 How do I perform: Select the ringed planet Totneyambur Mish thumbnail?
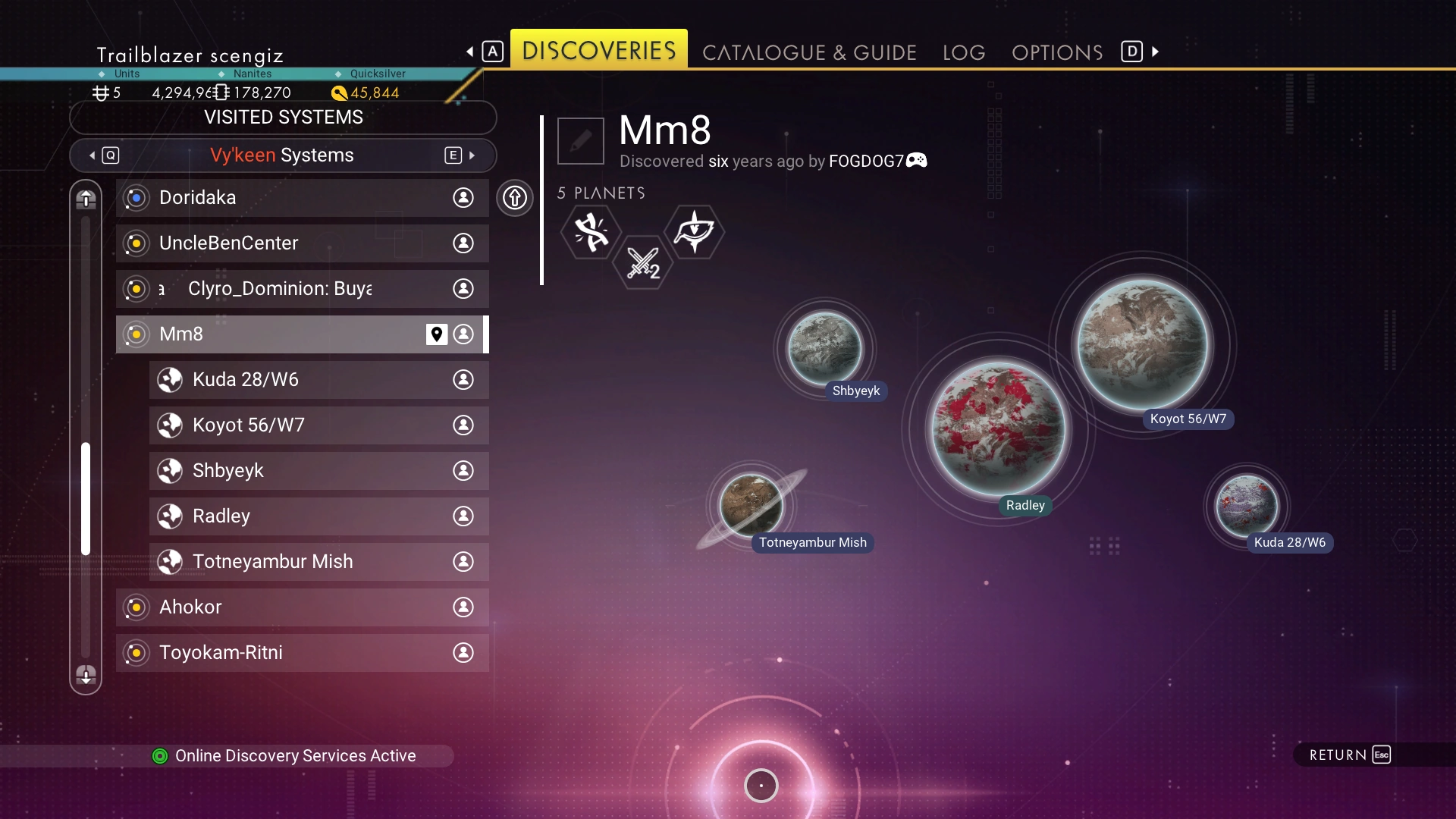point(751,505)
